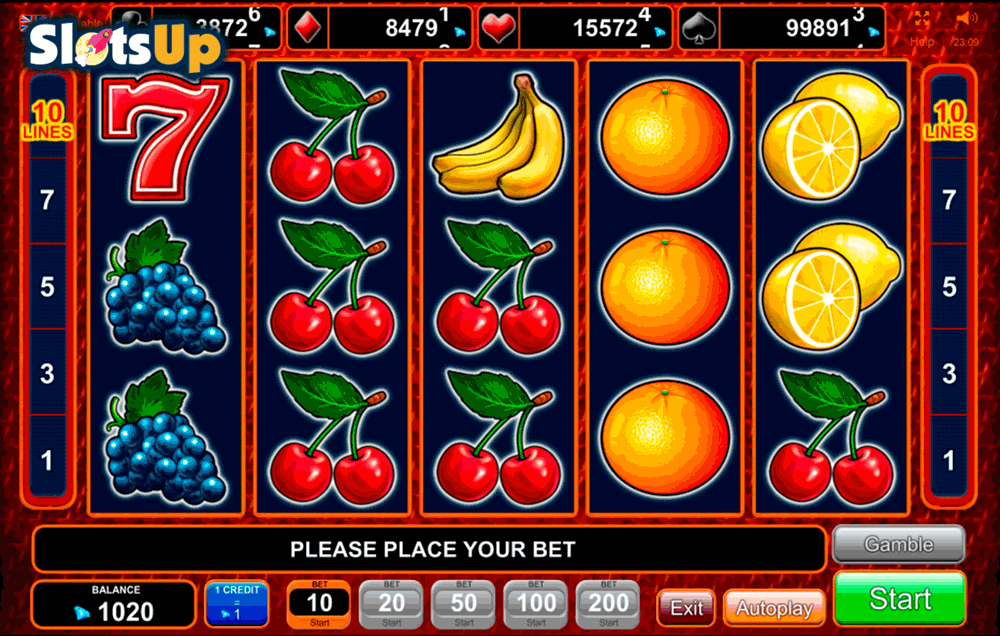Open the Help page
The height and width of the screenshot is (636, 1000).
[922, 42]
